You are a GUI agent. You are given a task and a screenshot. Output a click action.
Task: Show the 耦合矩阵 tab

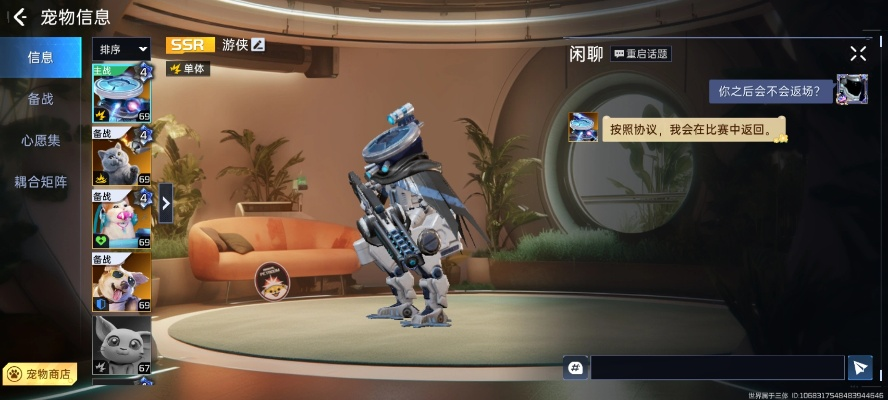(x=40, y=182)
